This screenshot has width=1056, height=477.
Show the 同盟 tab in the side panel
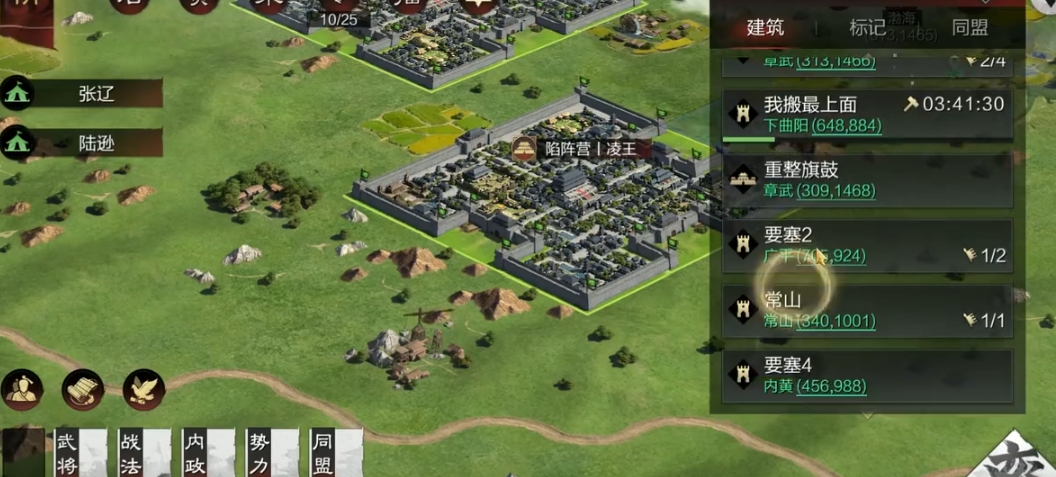coord(970,28)
